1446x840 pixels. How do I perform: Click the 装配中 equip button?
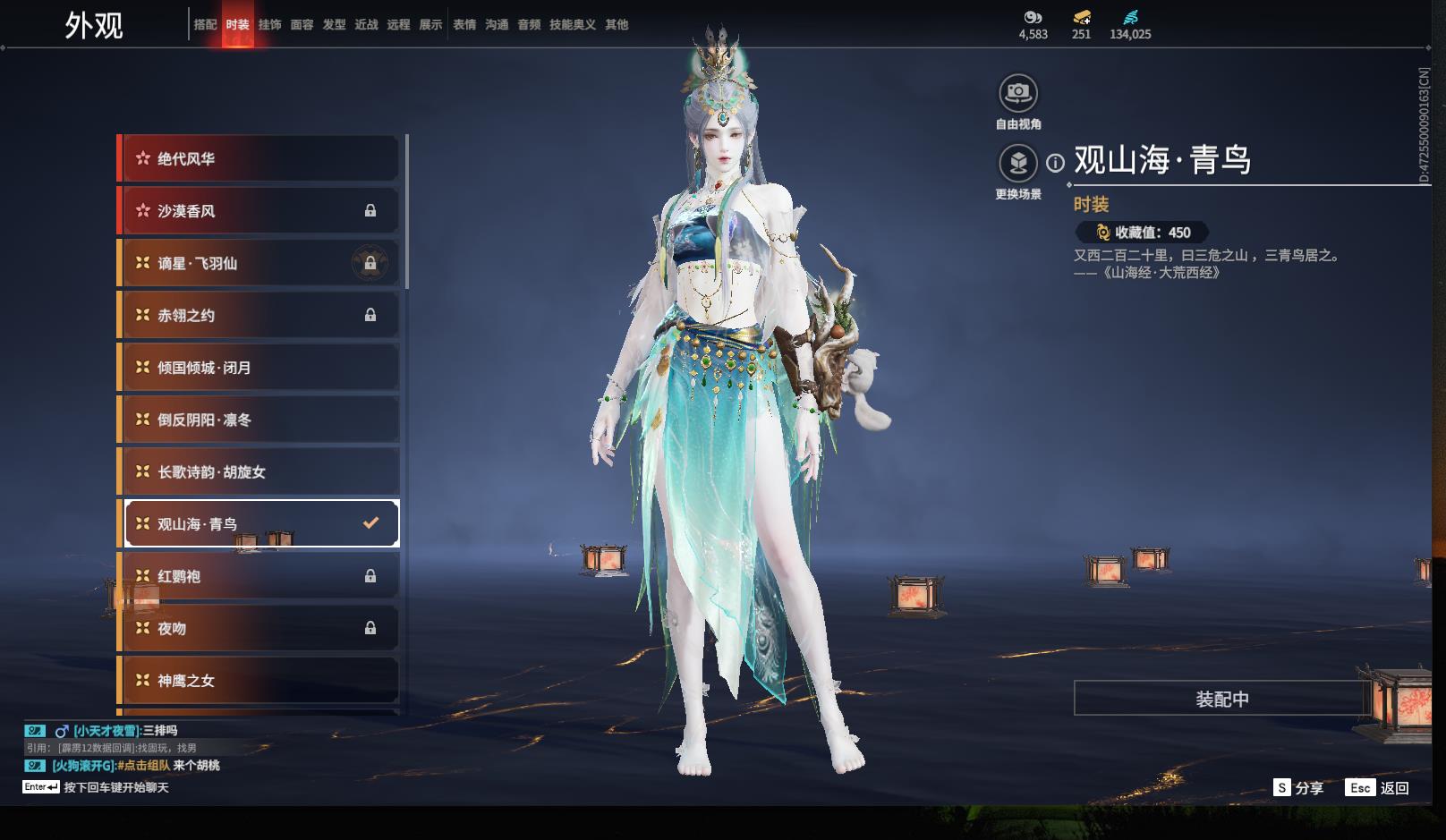click(x=1221, y=699)
